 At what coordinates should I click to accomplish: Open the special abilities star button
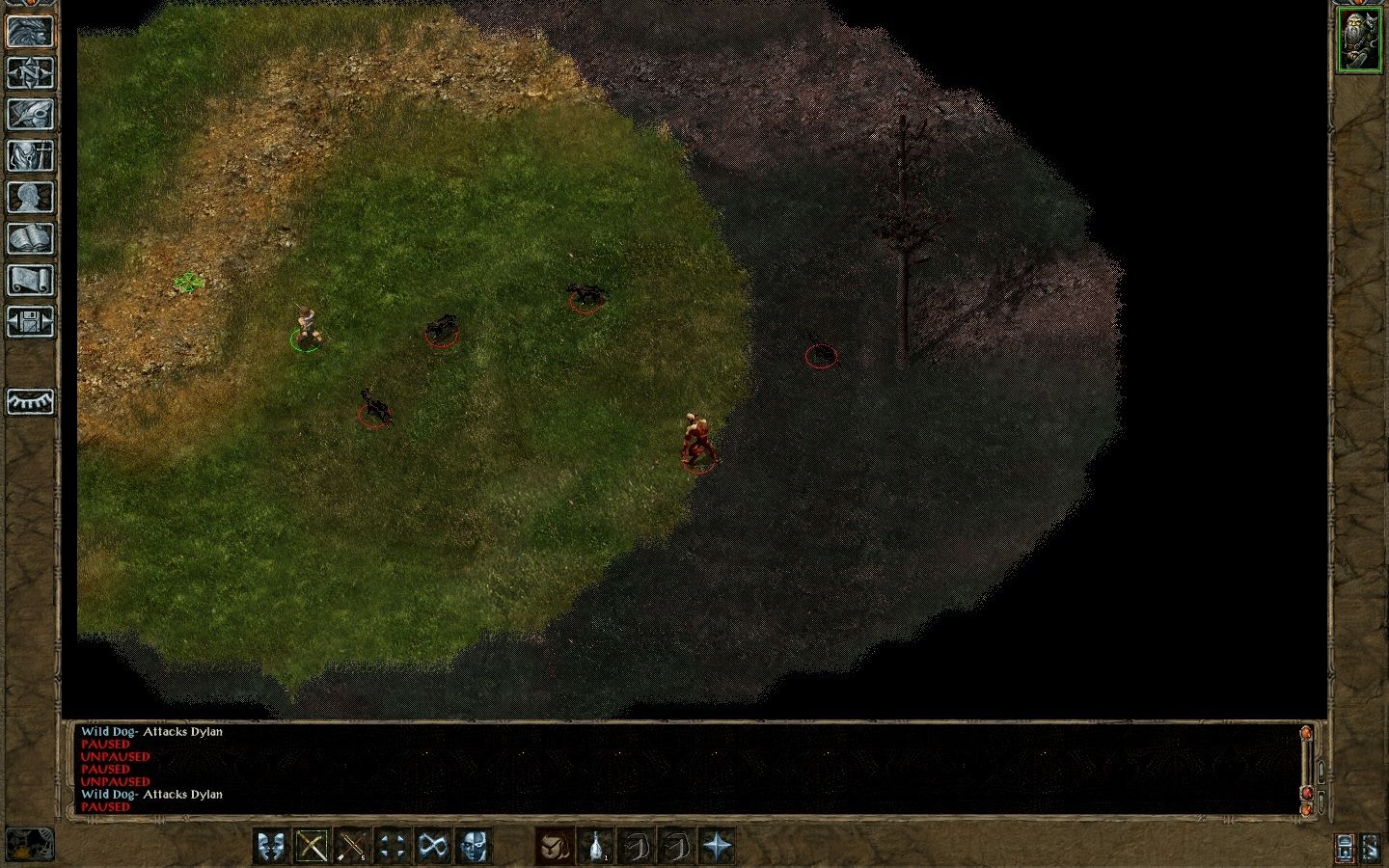pyautogui.click(x=718, y=847)
